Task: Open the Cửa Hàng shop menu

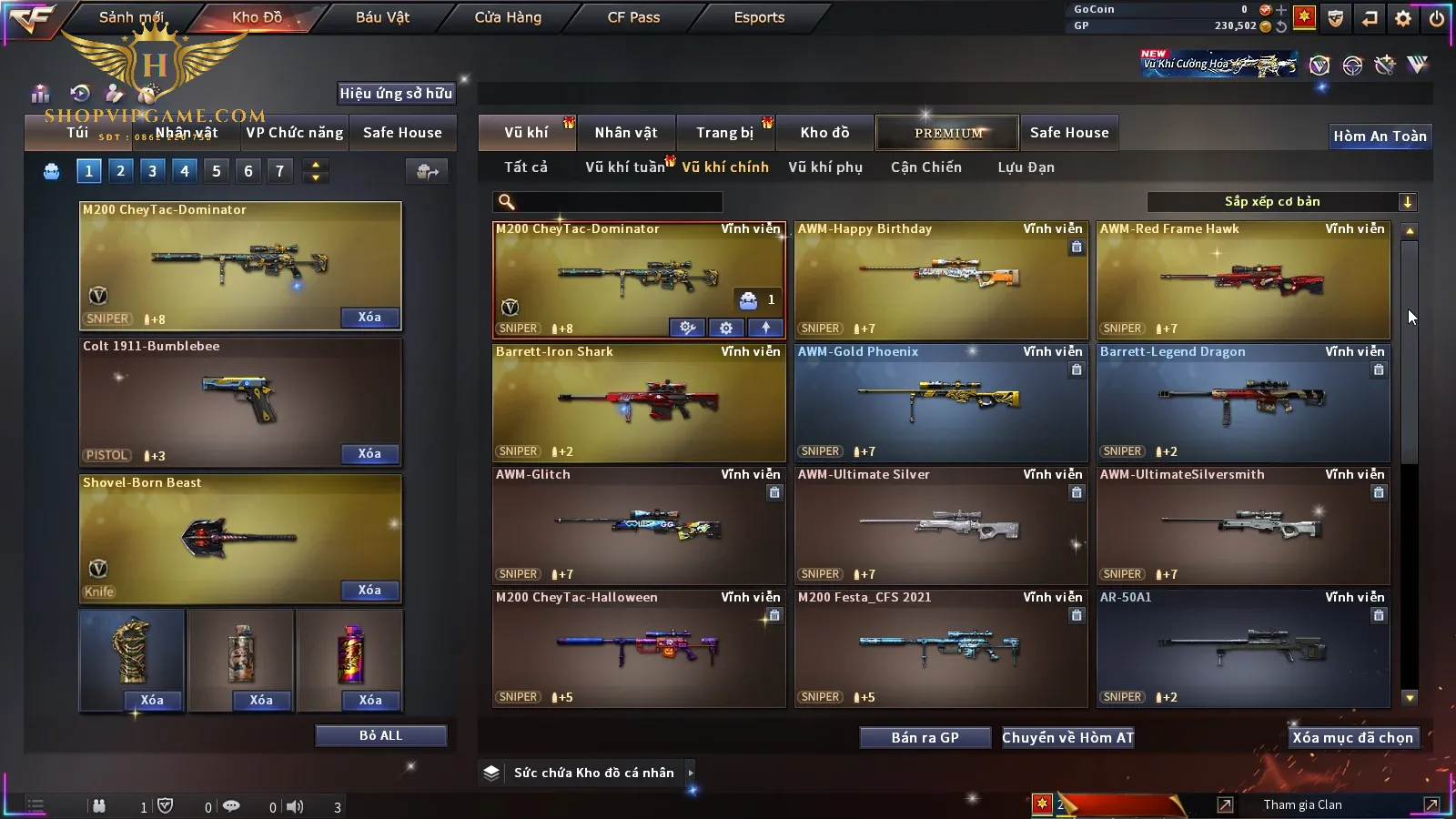Action: click(x=508, y=17)
